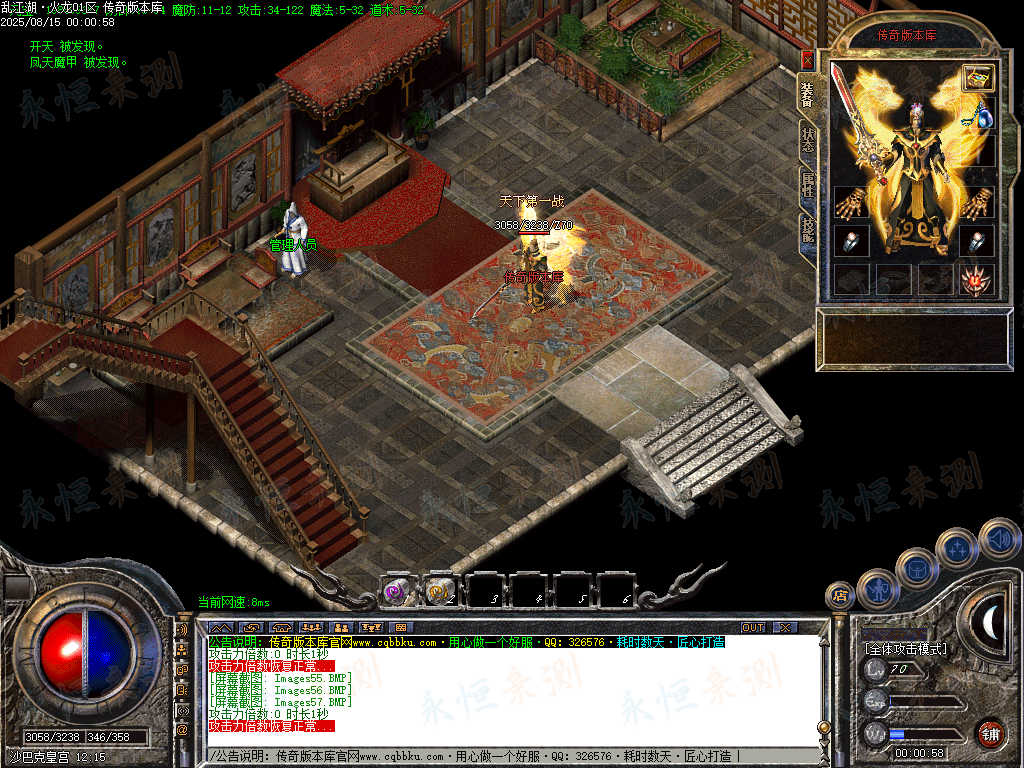Open the 状态 status tab

coord(807,140)
